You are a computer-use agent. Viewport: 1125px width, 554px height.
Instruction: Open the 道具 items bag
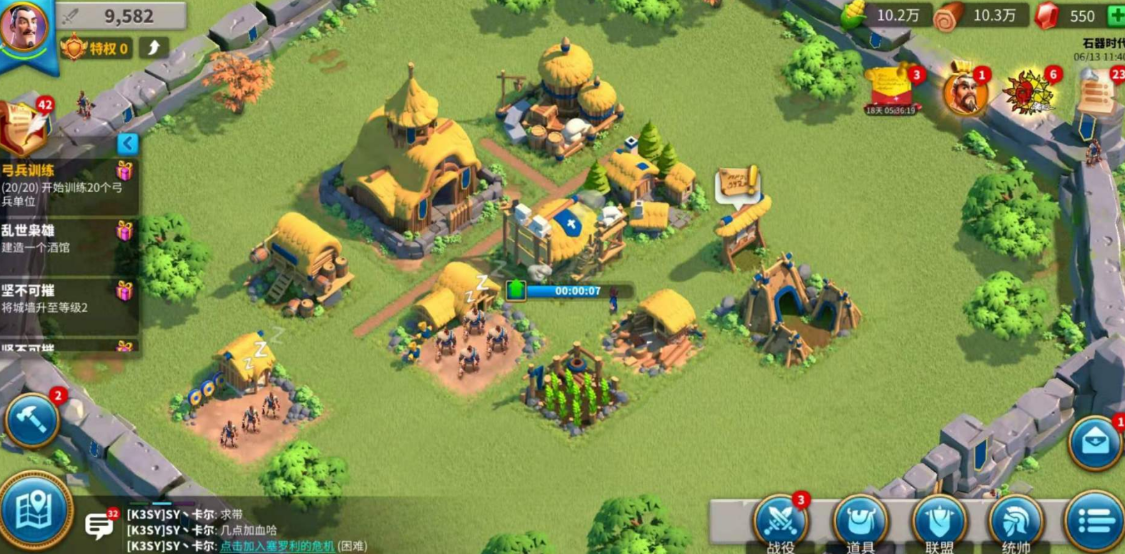coord(861,522)
